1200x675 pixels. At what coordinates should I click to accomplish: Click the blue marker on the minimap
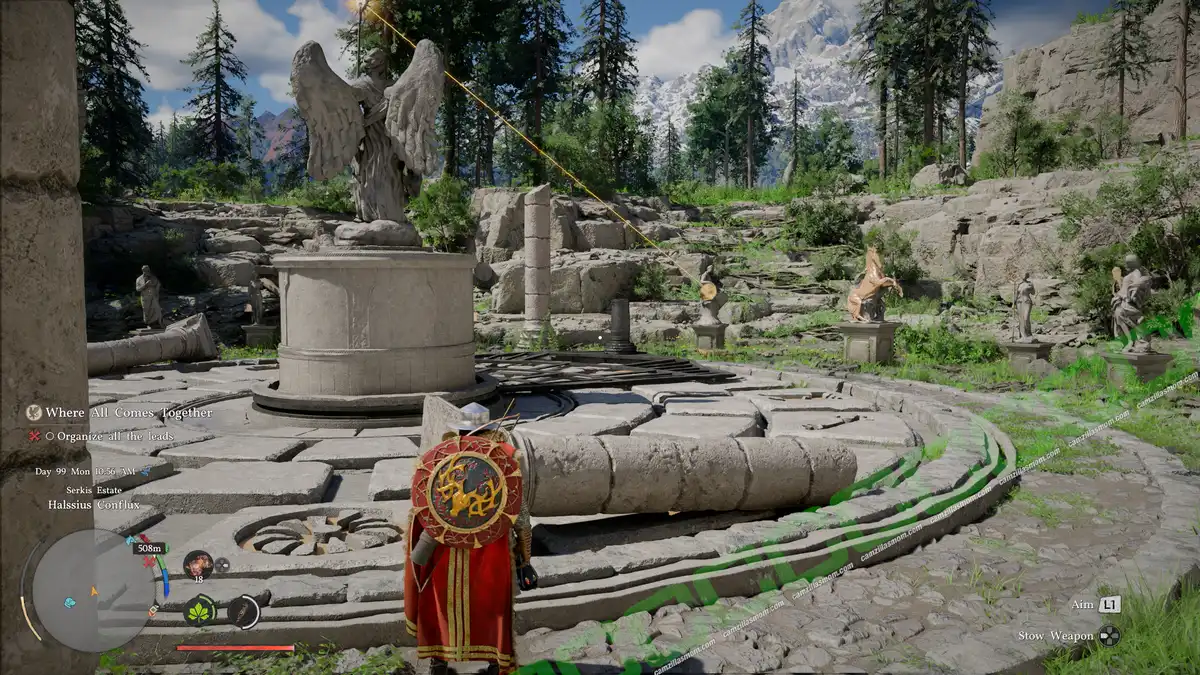tap(70, 603)
